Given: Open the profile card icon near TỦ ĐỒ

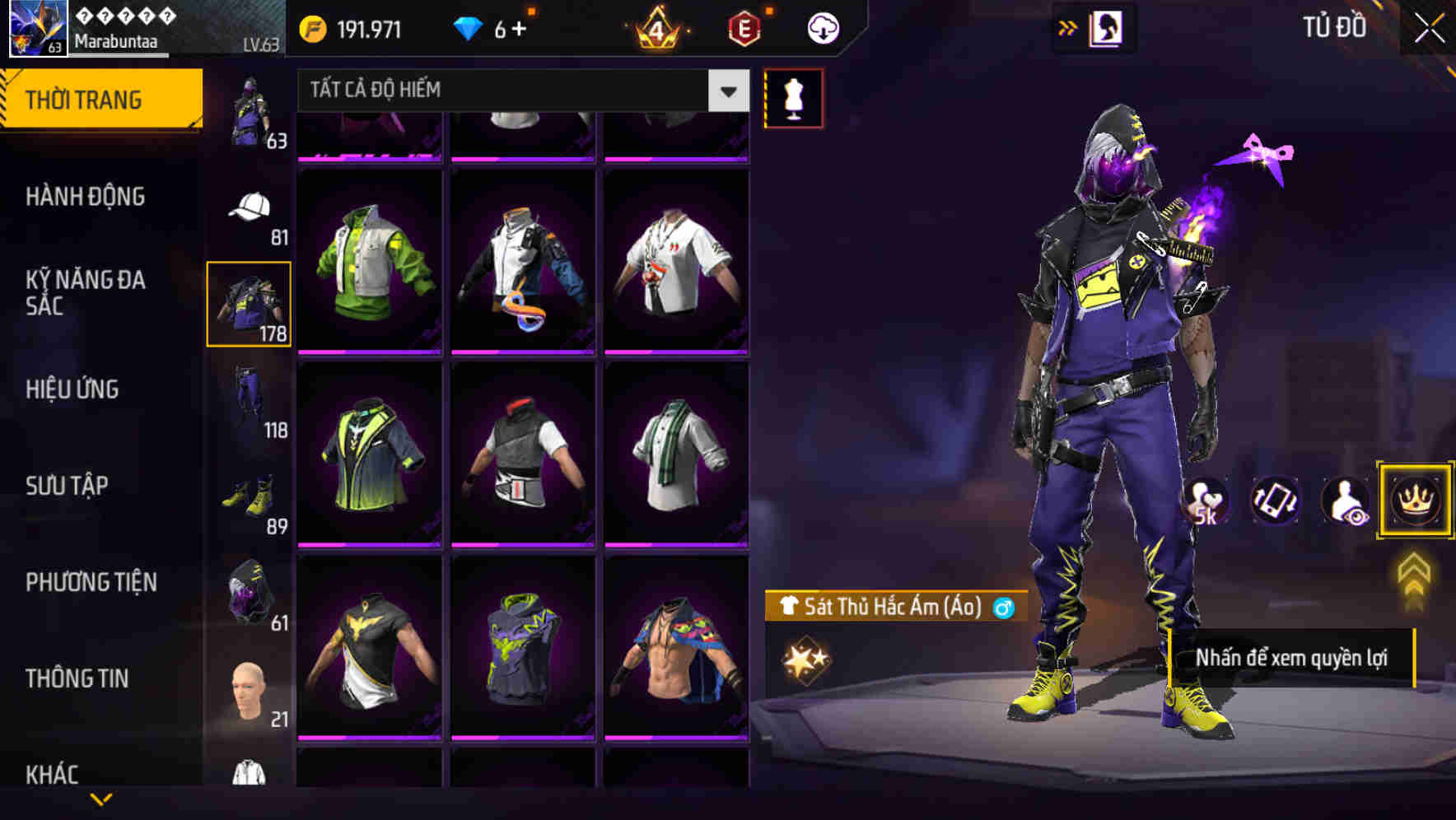Looking at the screenshot, I should point(1105,27).
